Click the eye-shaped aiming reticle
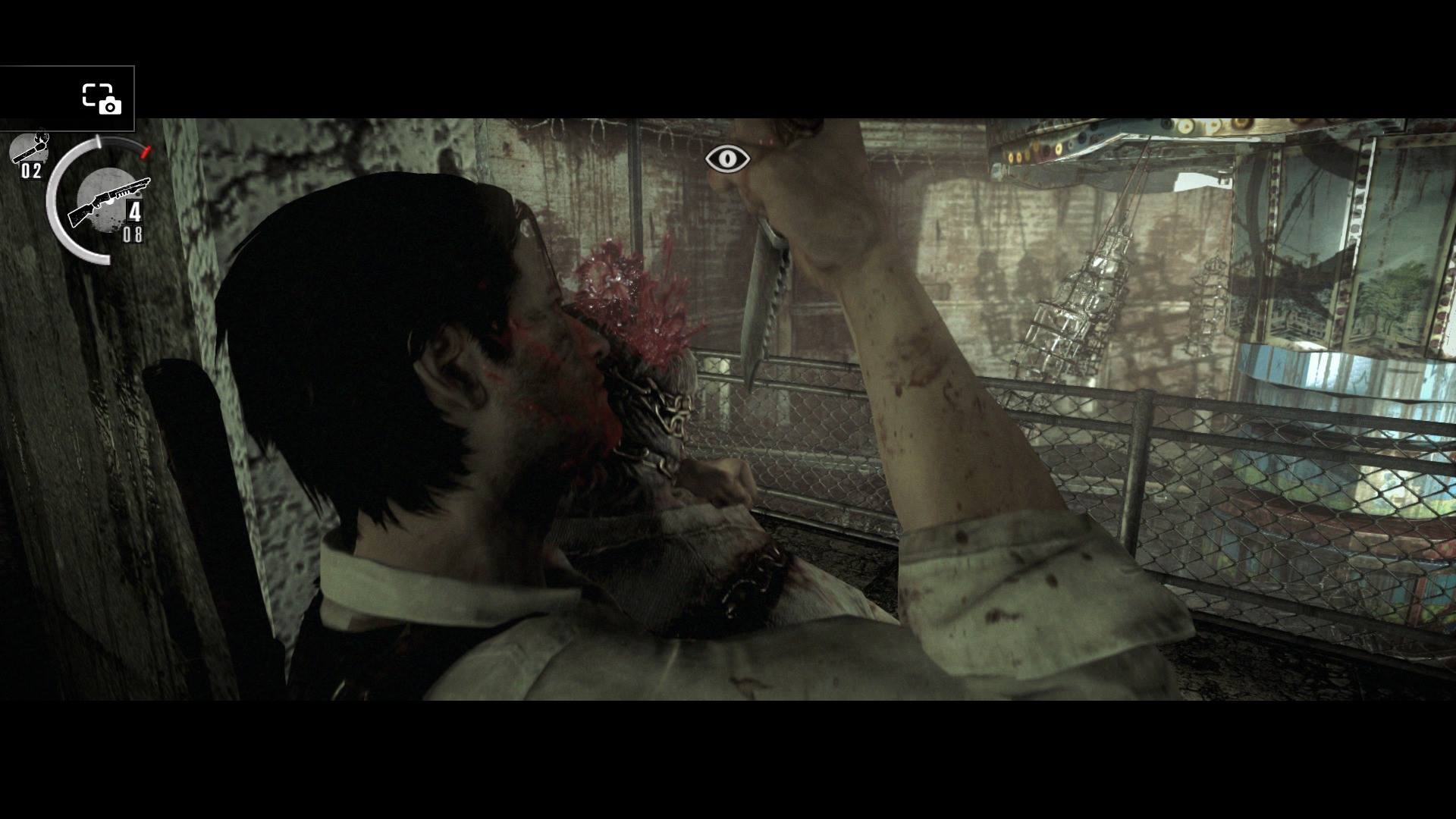This screenshot has width=1456, height=819. pyautogui.click(x=727, y=158)
